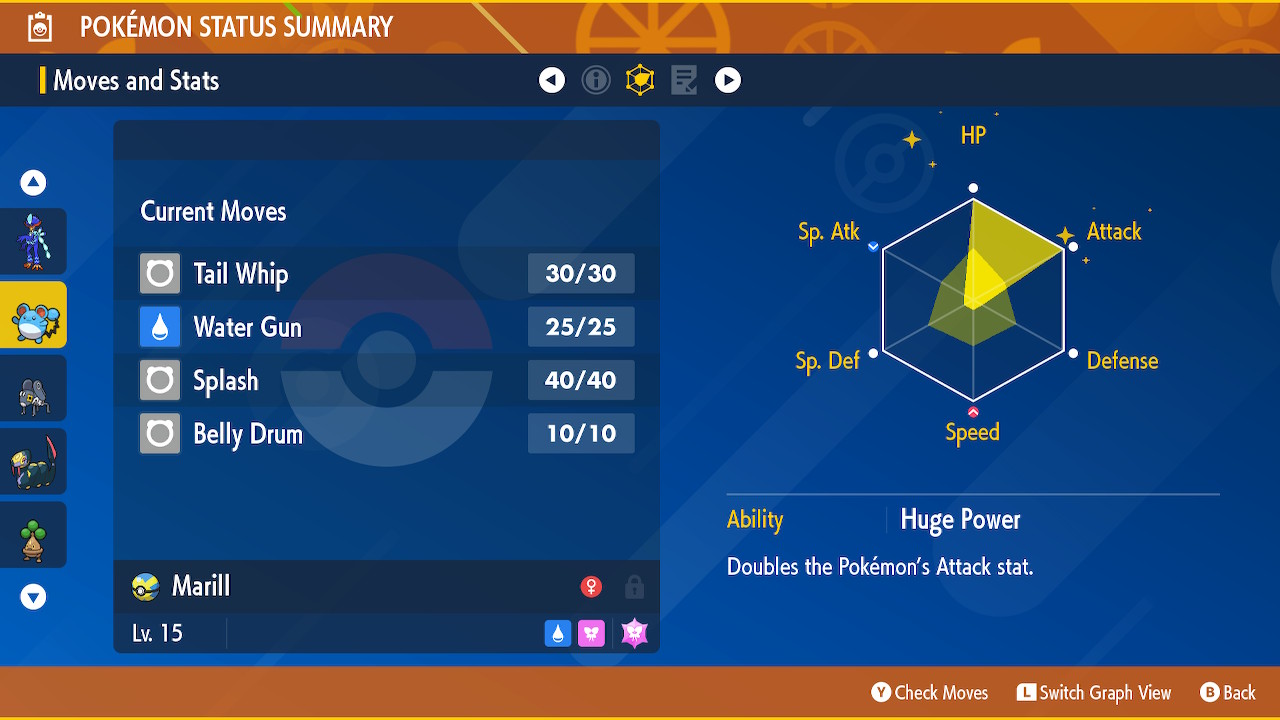The image size is (1280, 720).
Task: Click the Moves and Stats header
Action: point(135,80)
